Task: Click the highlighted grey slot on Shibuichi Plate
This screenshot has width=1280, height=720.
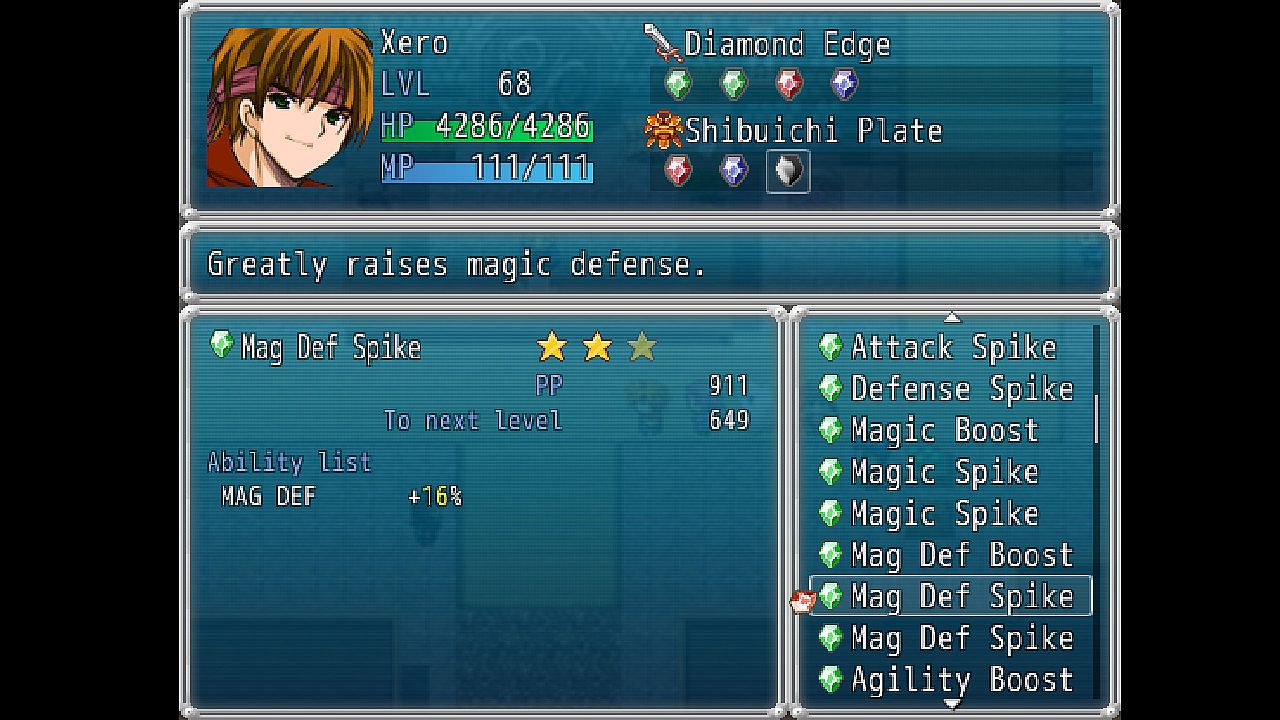Action: click(x=788, y=171)
